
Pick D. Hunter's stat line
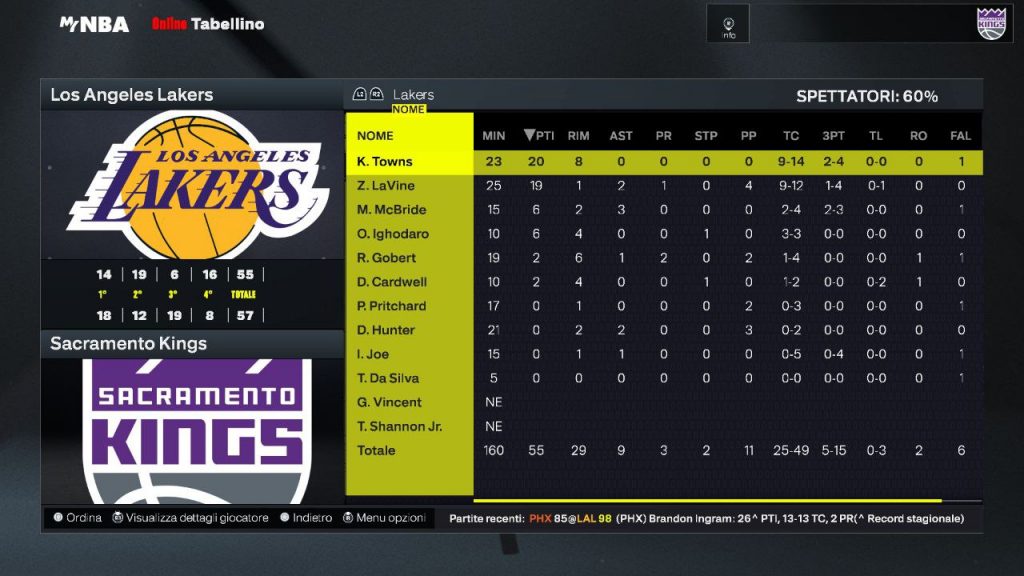(x=385, y=330)
